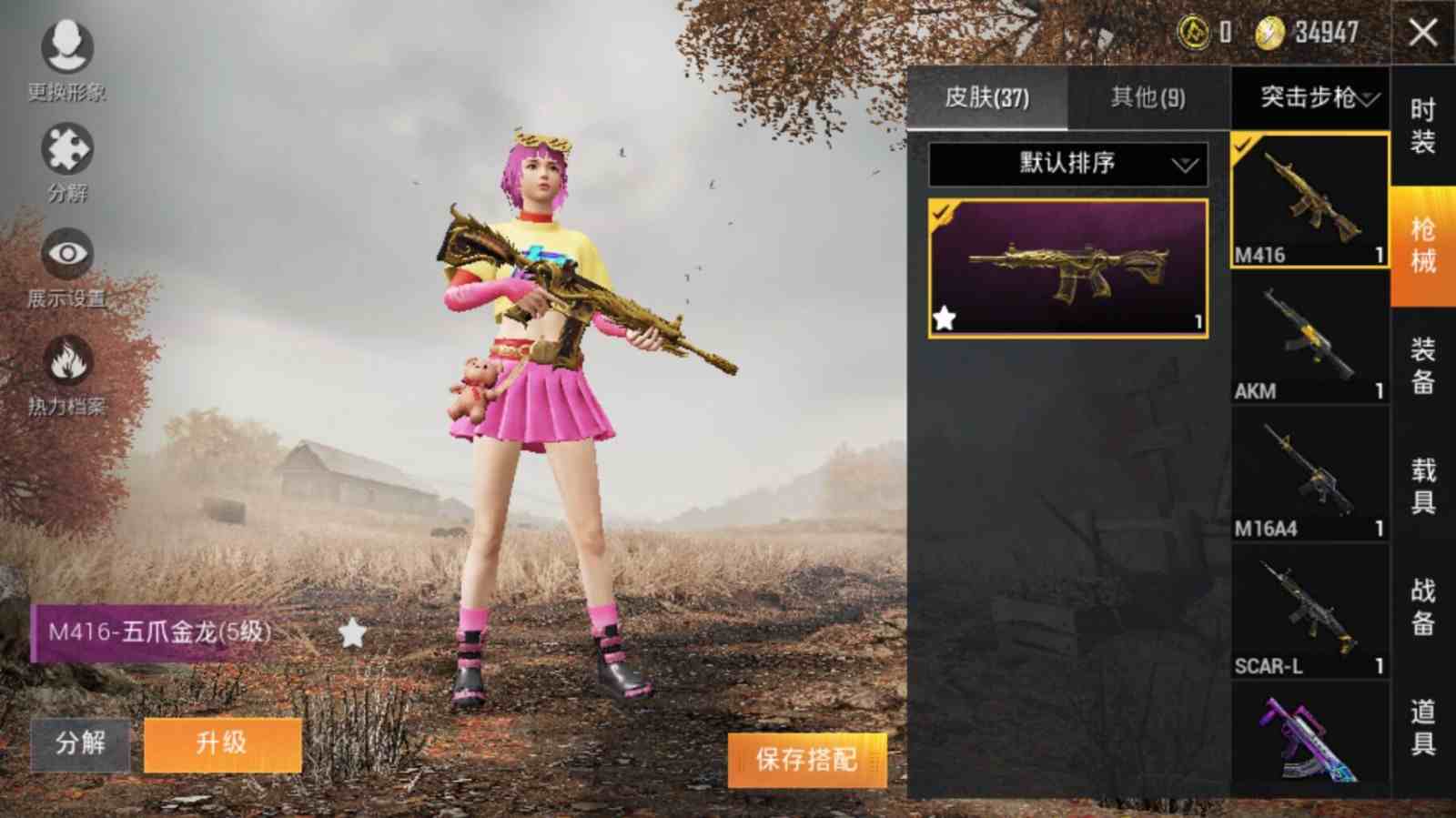Choose the M416 weapon entry
1456x818 pixels.
coord(1309,200)
